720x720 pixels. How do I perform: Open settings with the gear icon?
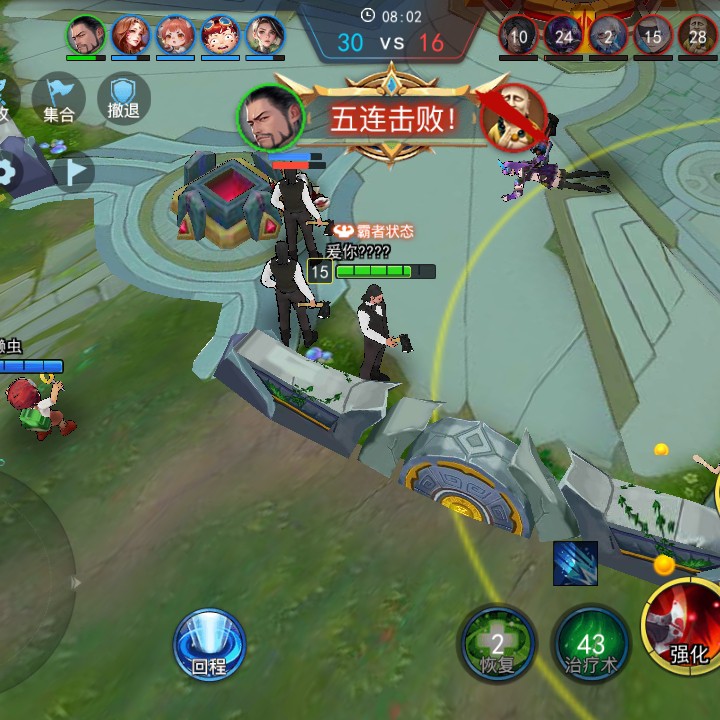tap(8, 172)
